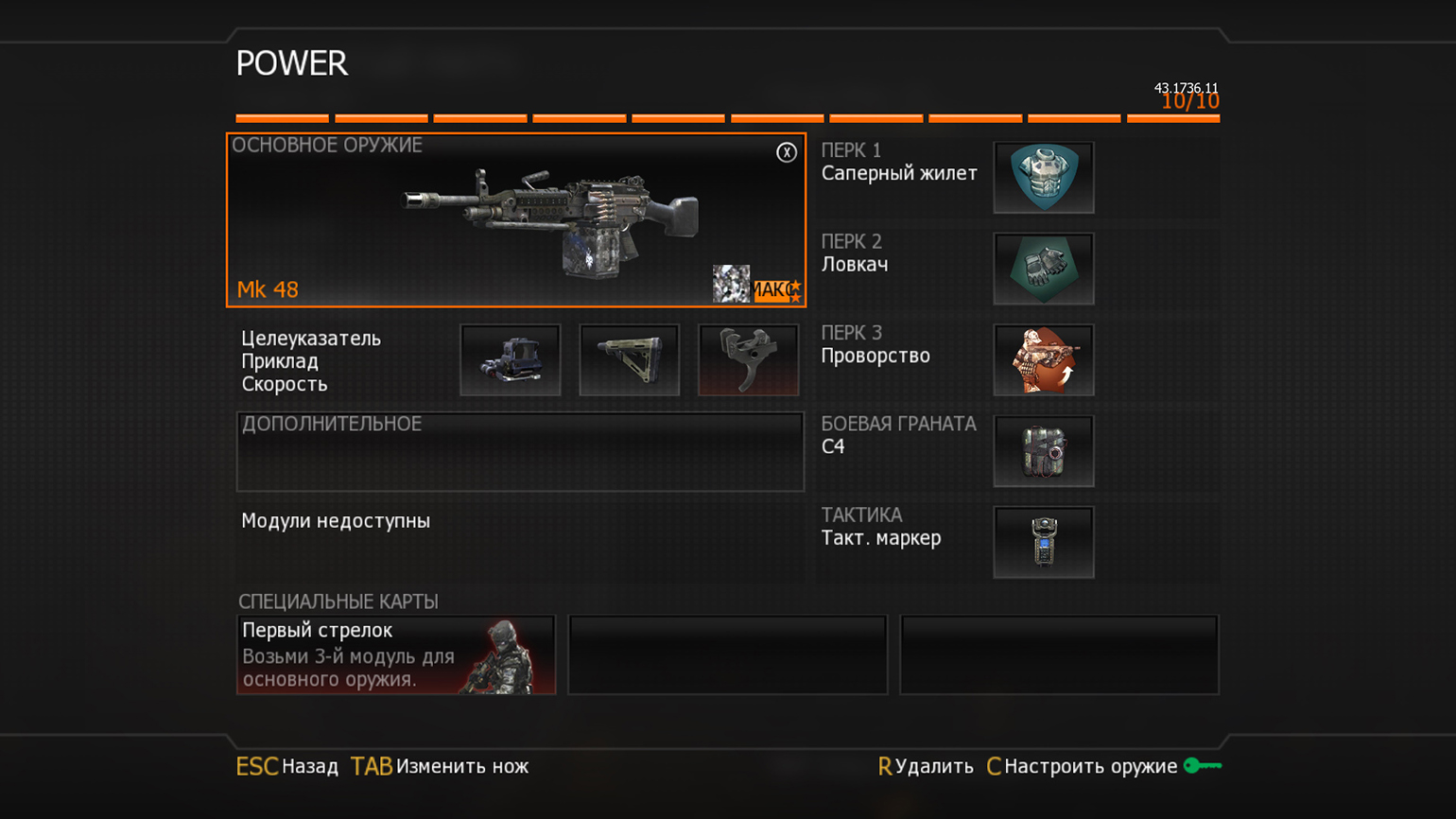Pick the rapid fire trigger attachment
The width and height of the screenshot is (1456, 819).
[748, 360]
